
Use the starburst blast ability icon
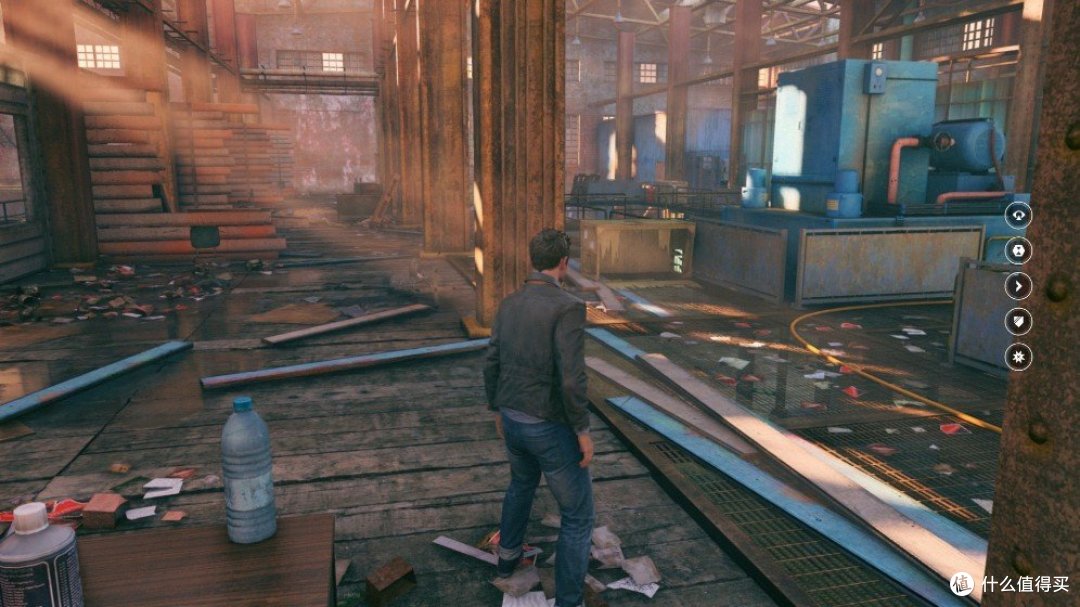point(1018,357)
